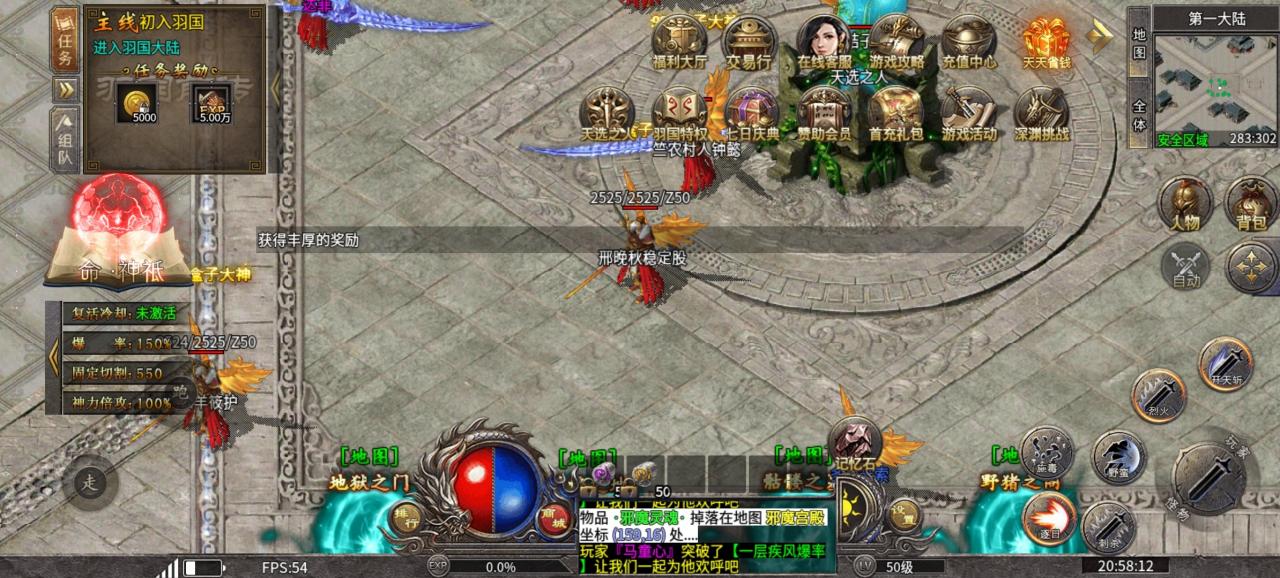1280x578 pixels.
Task: Use the 烈火 flame sword skill
Action: click(x=1158, y=395)
